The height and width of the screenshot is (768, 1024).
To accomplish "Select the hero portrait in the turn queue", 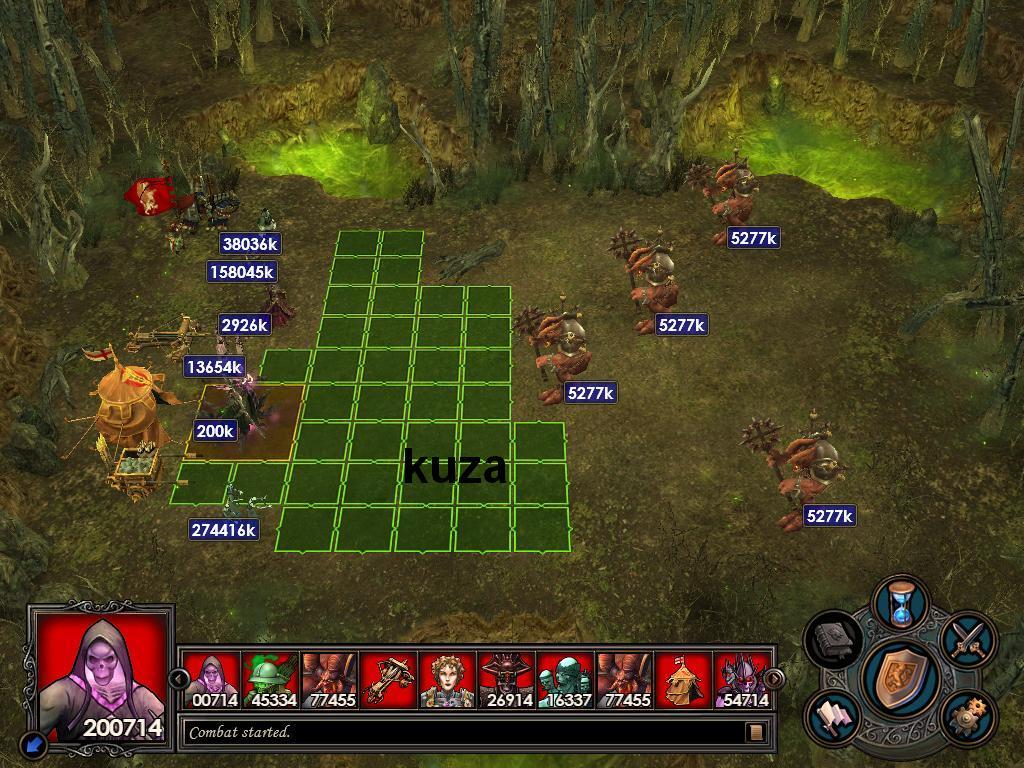I will point(447,680).
